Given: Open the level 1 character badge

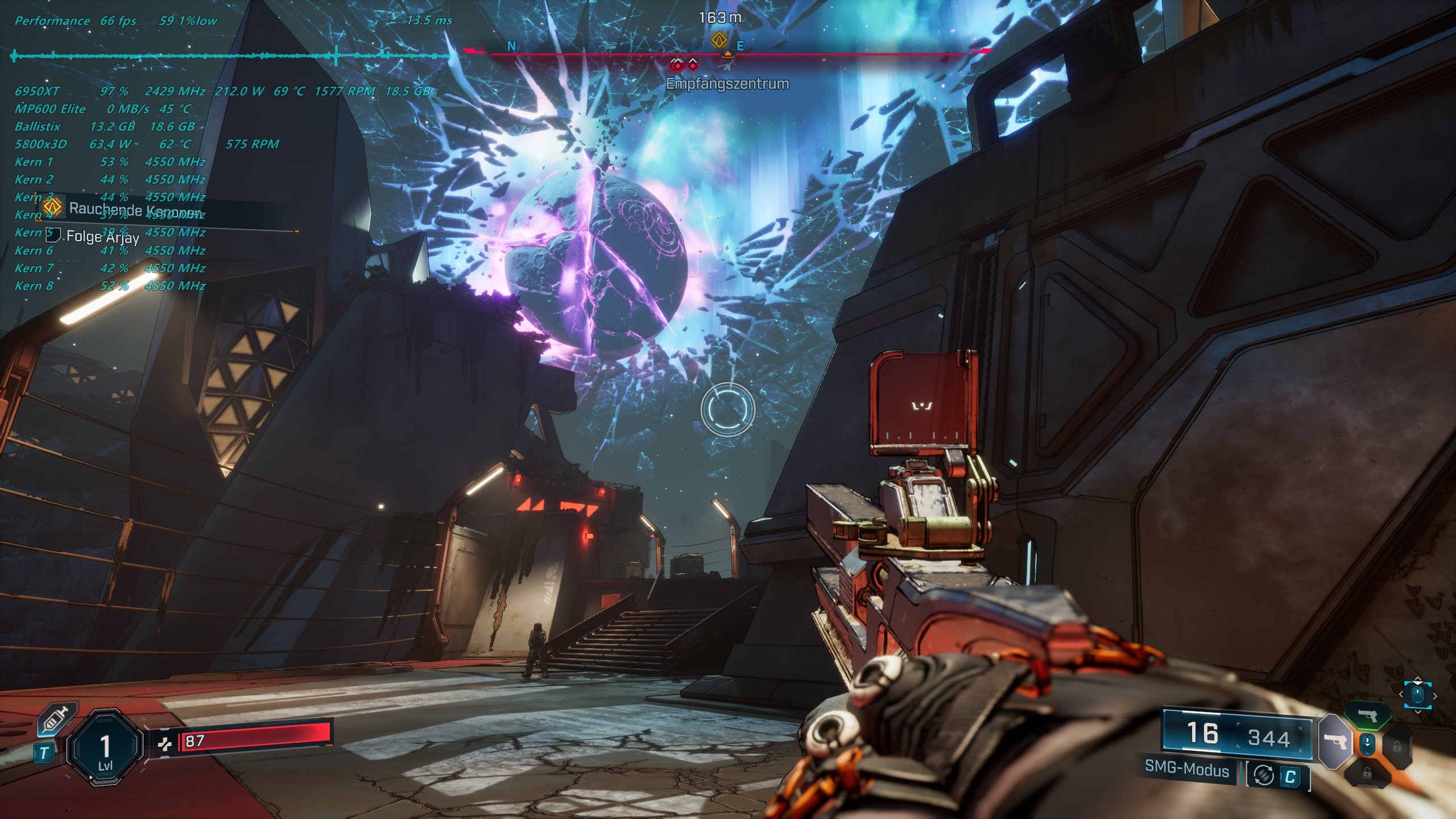Looking at the screenshot, I should pyautogui.click(x=105, y=750).
